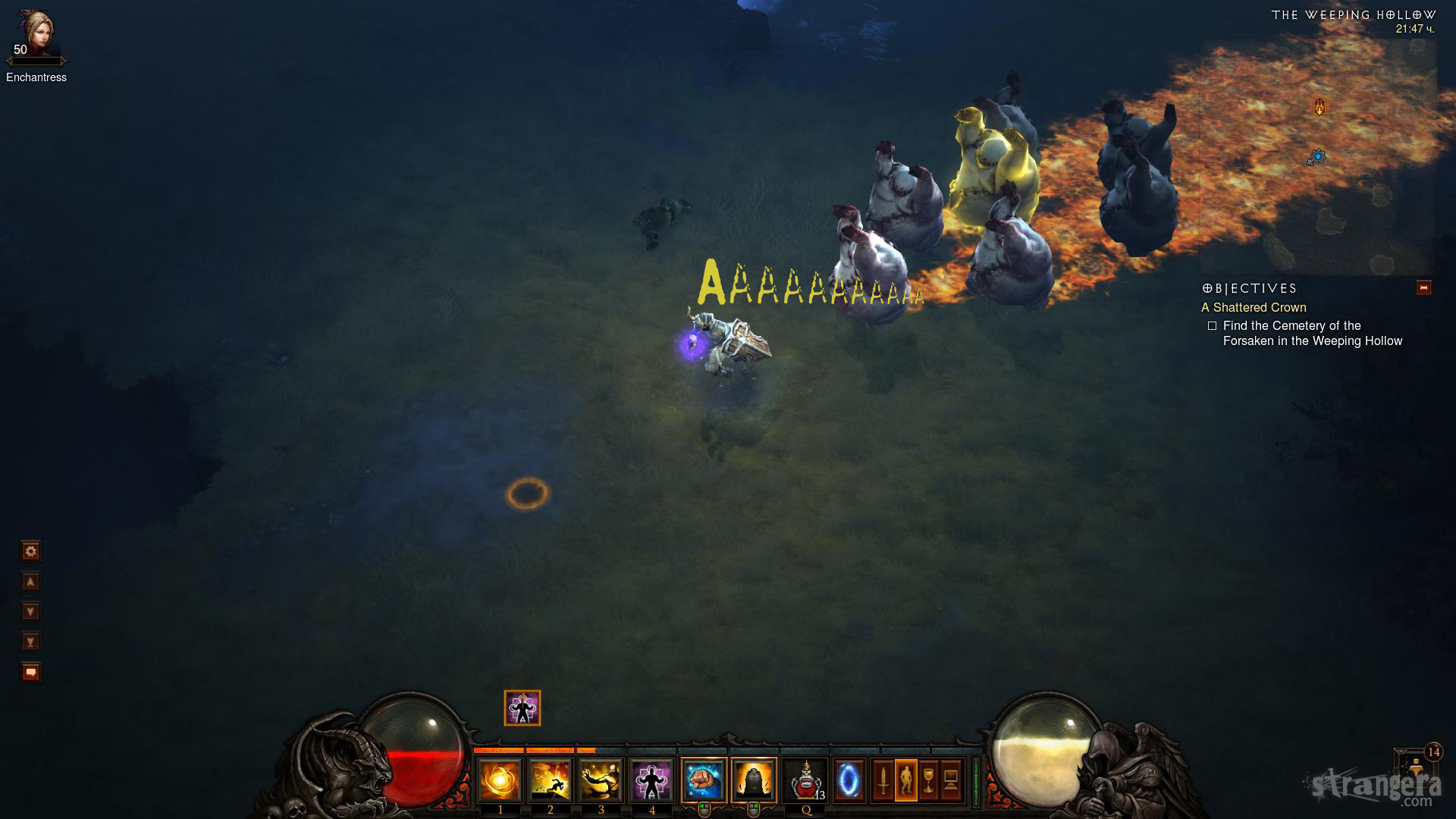Collapse the Objectives tracker panel
The width and height of the screenshot is (1456, 819).
pyautogui.click(x=1423, y=288)
